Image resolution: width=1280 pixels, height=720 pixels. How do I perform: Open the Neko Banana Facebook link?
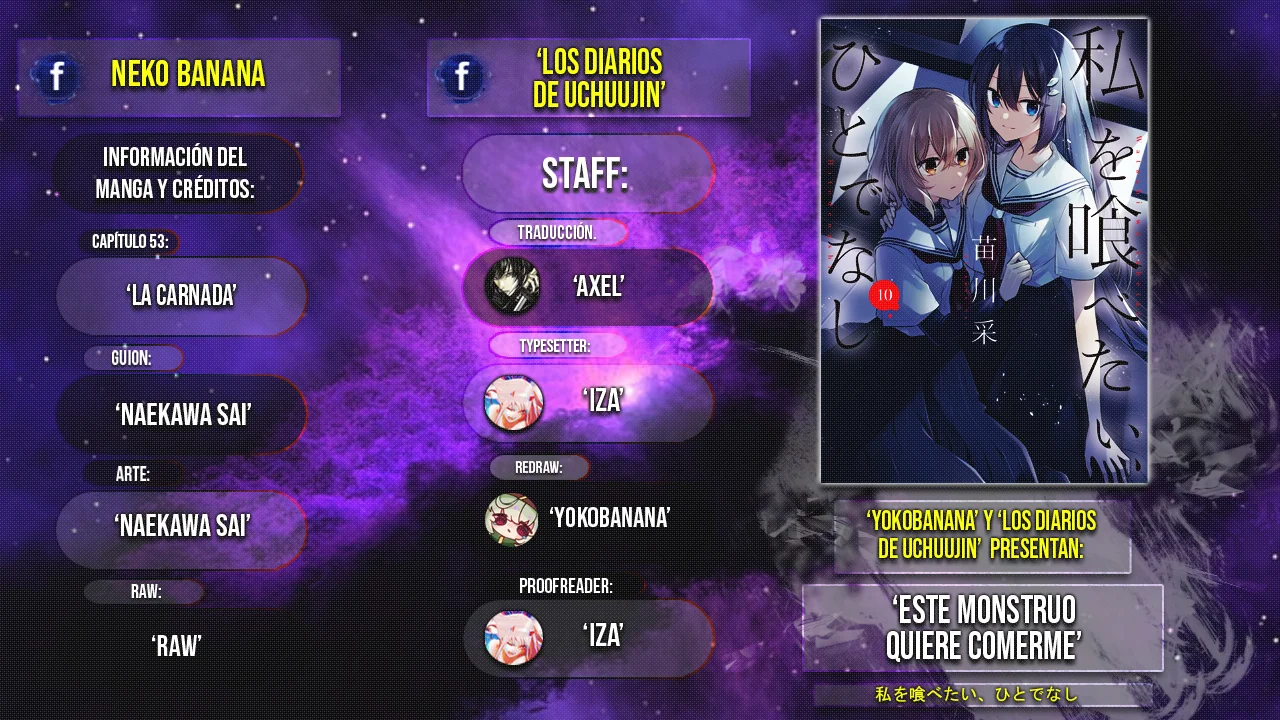(57, 77)
